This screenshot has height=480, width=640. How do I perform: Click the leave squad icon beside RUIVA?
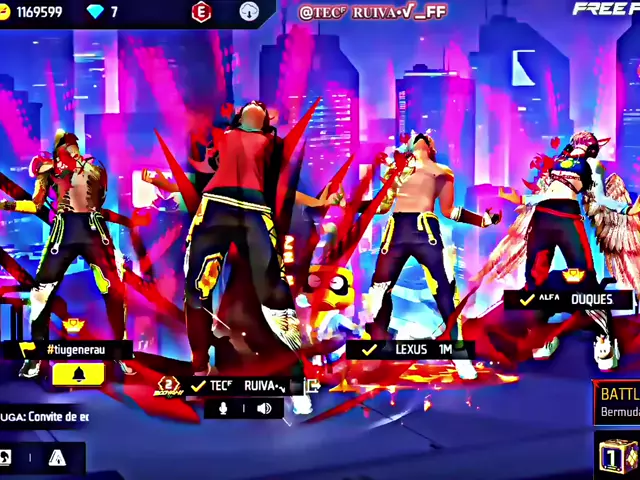click(313, 385)
